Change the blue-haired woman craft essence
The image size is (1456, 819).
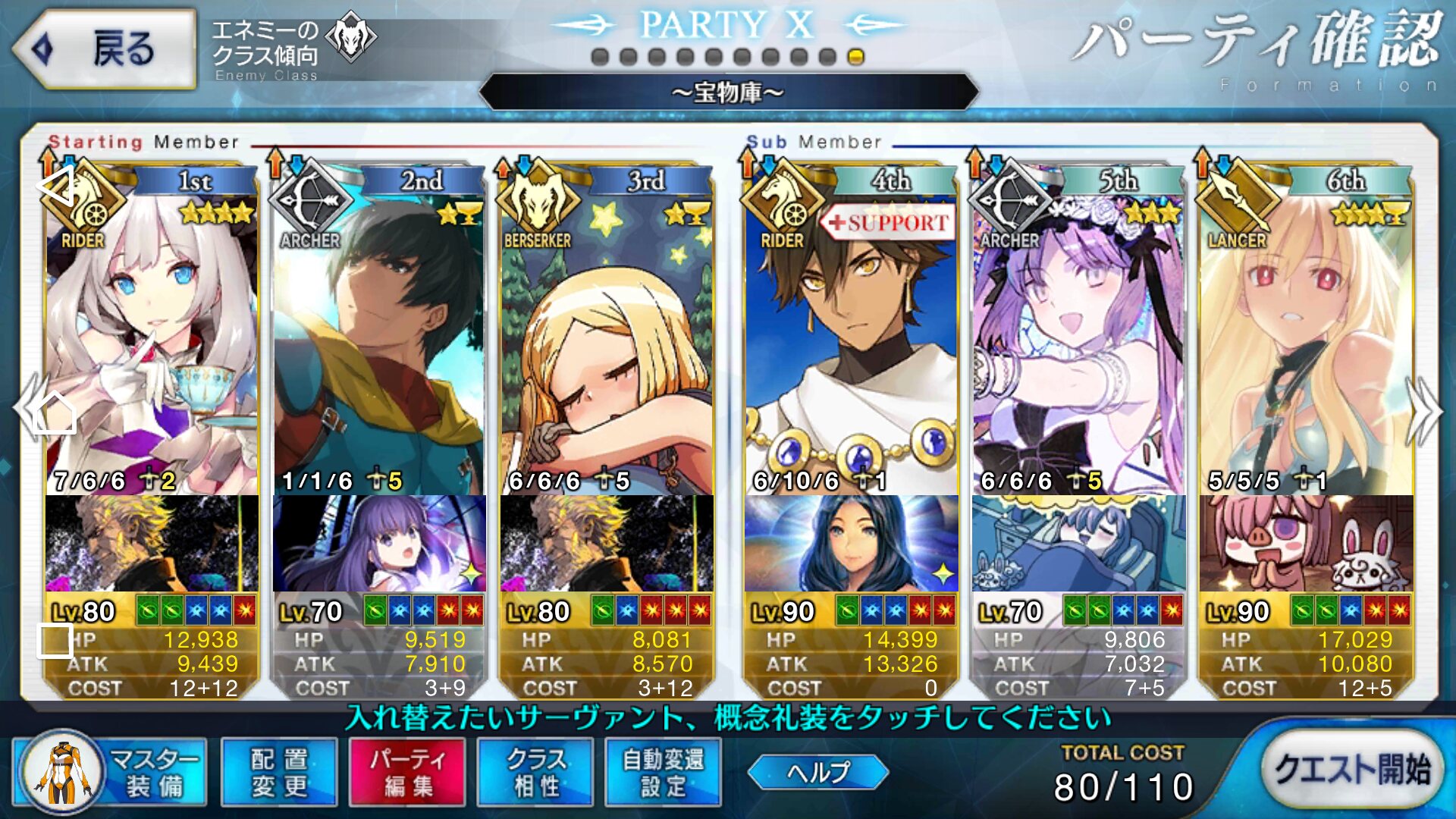point(851,543)
